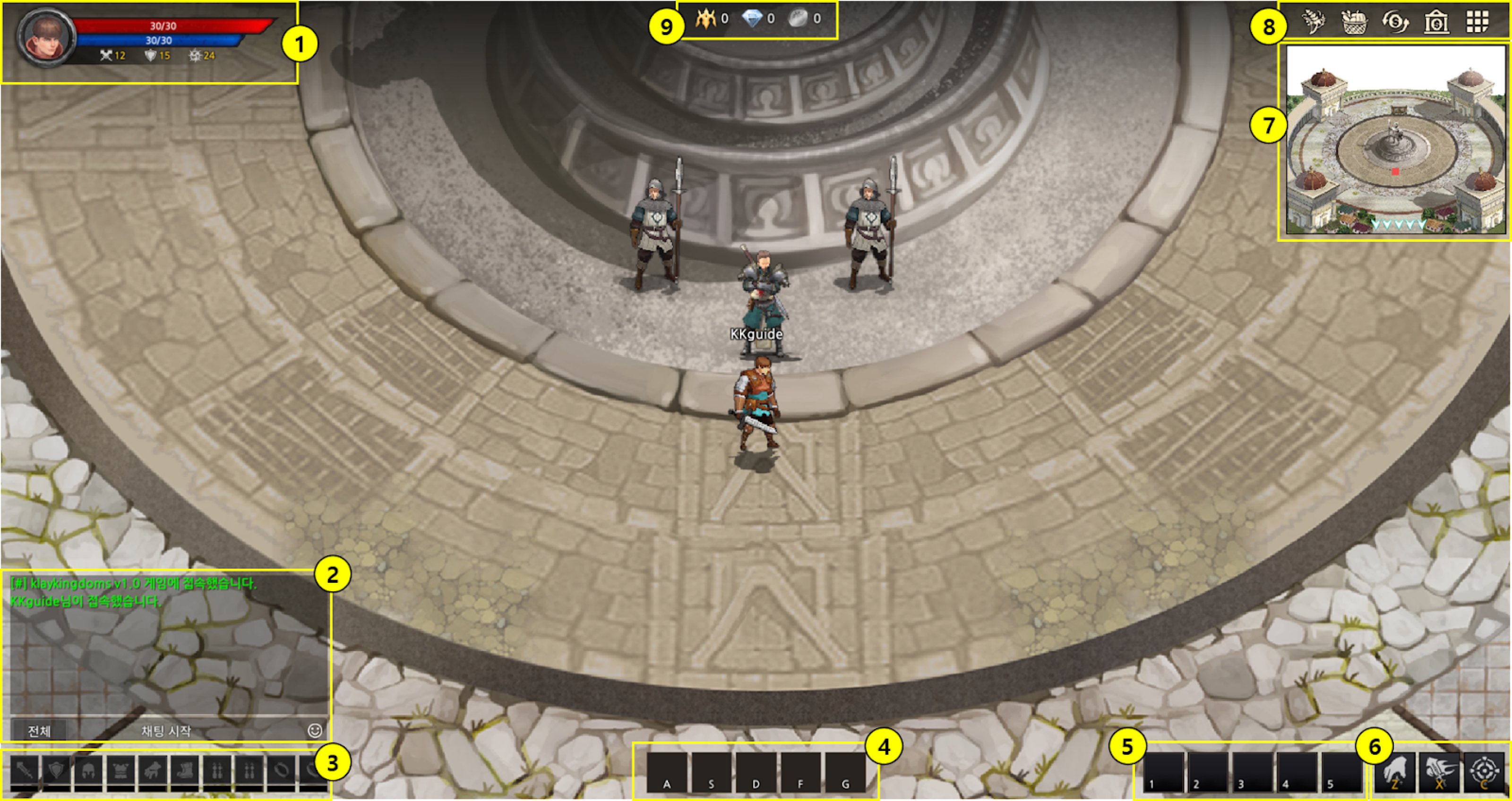Click the skill slot labeled A
The height and width of the screenshot is (801, 1512).
click(x=667, y=773)
